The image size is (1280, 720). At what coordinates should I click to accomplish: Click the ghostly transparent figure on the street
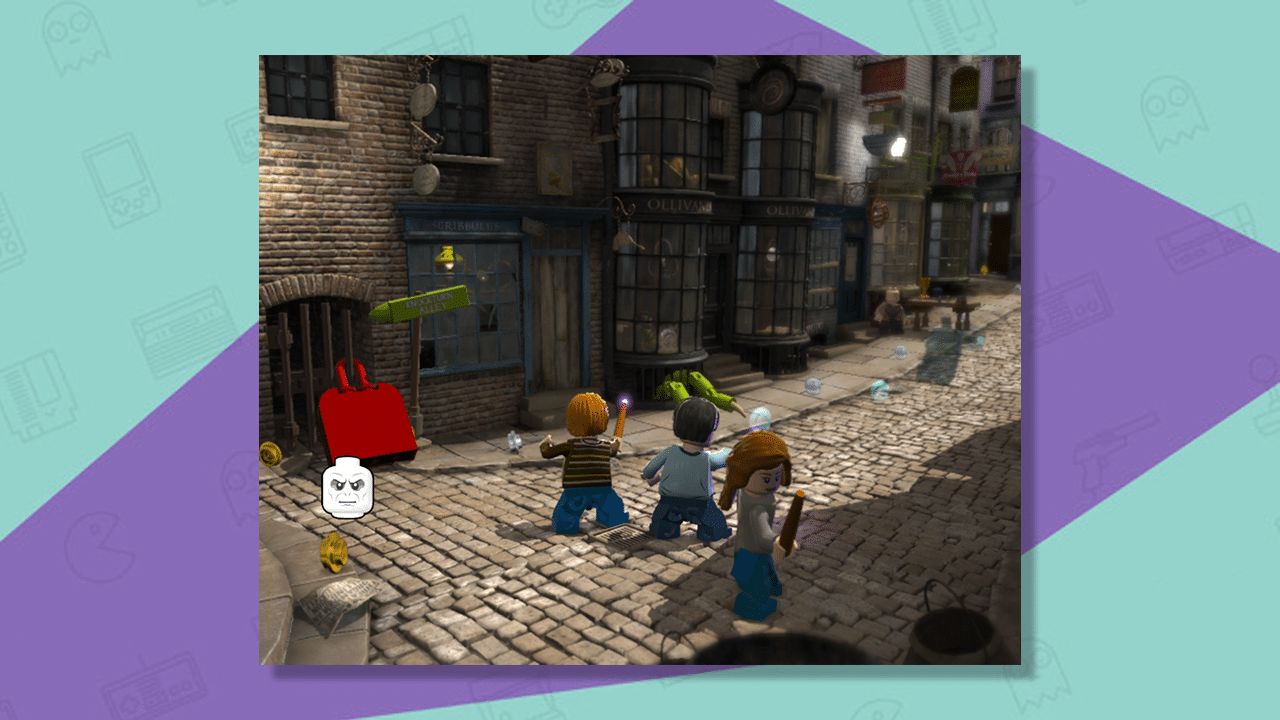pos(946,347)
